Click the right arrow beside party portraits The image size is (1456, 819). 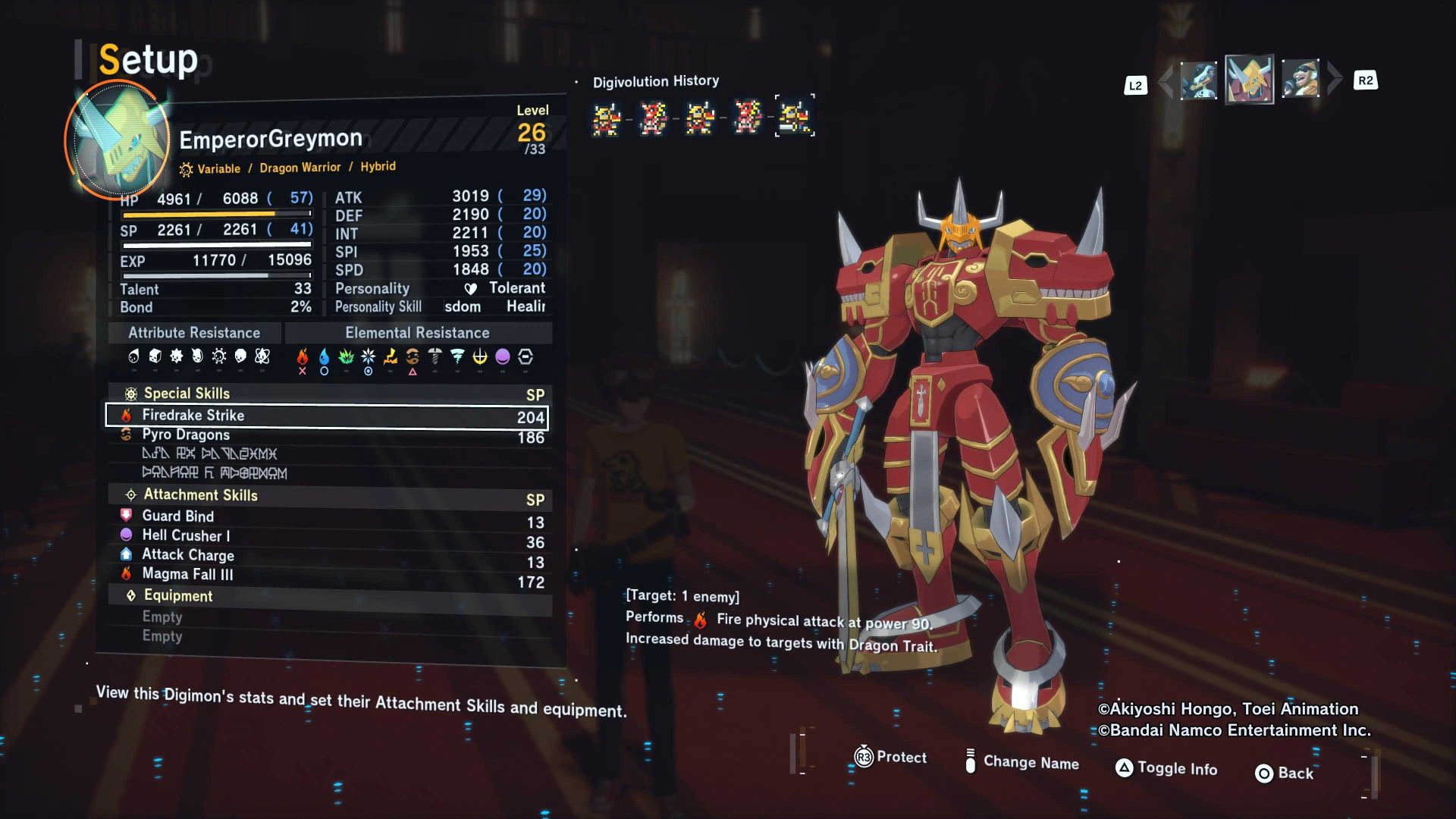pyautogui.click(x=1335, y=79)
